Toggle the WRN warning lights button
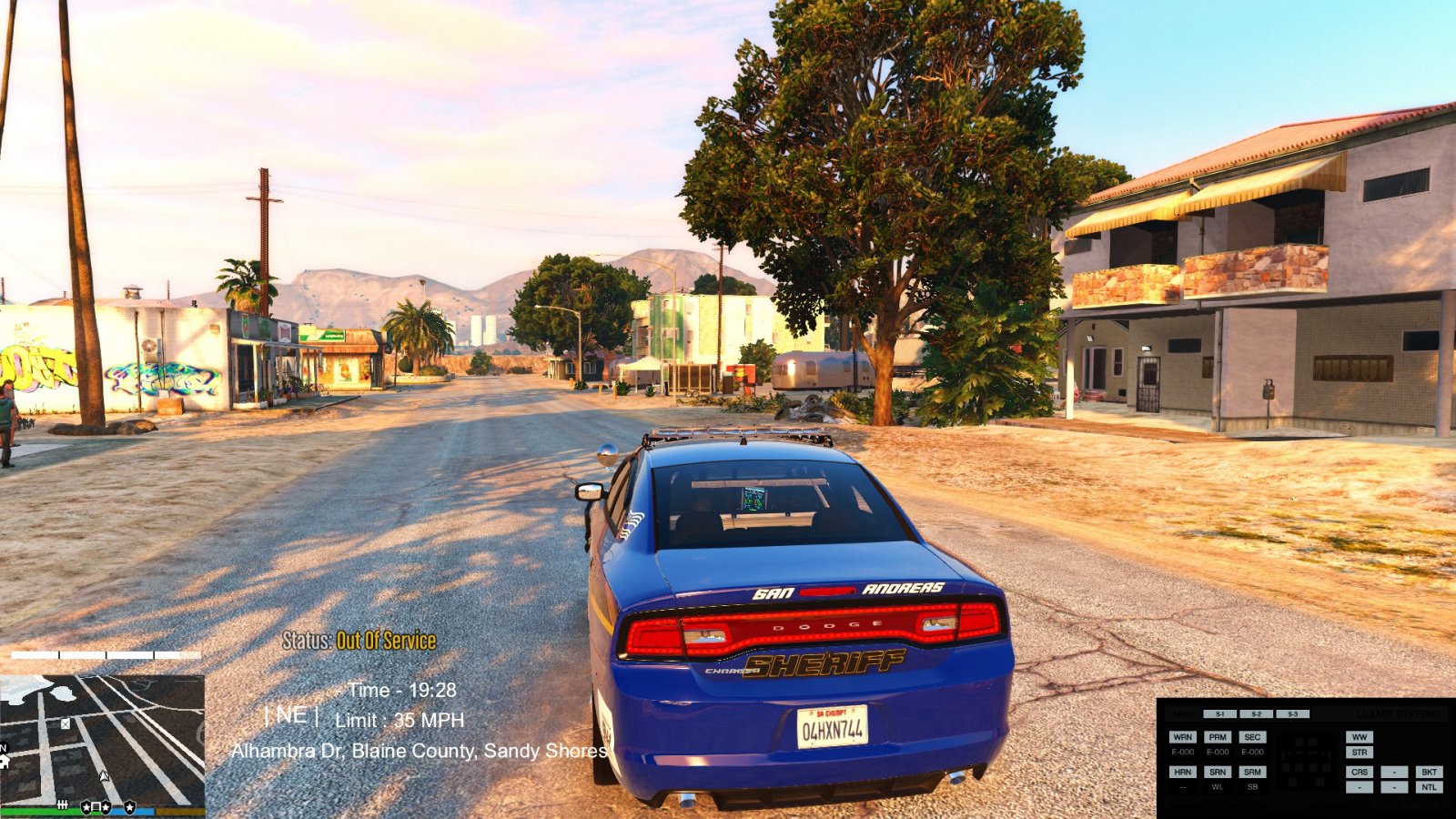 (x=1182, y=737)
